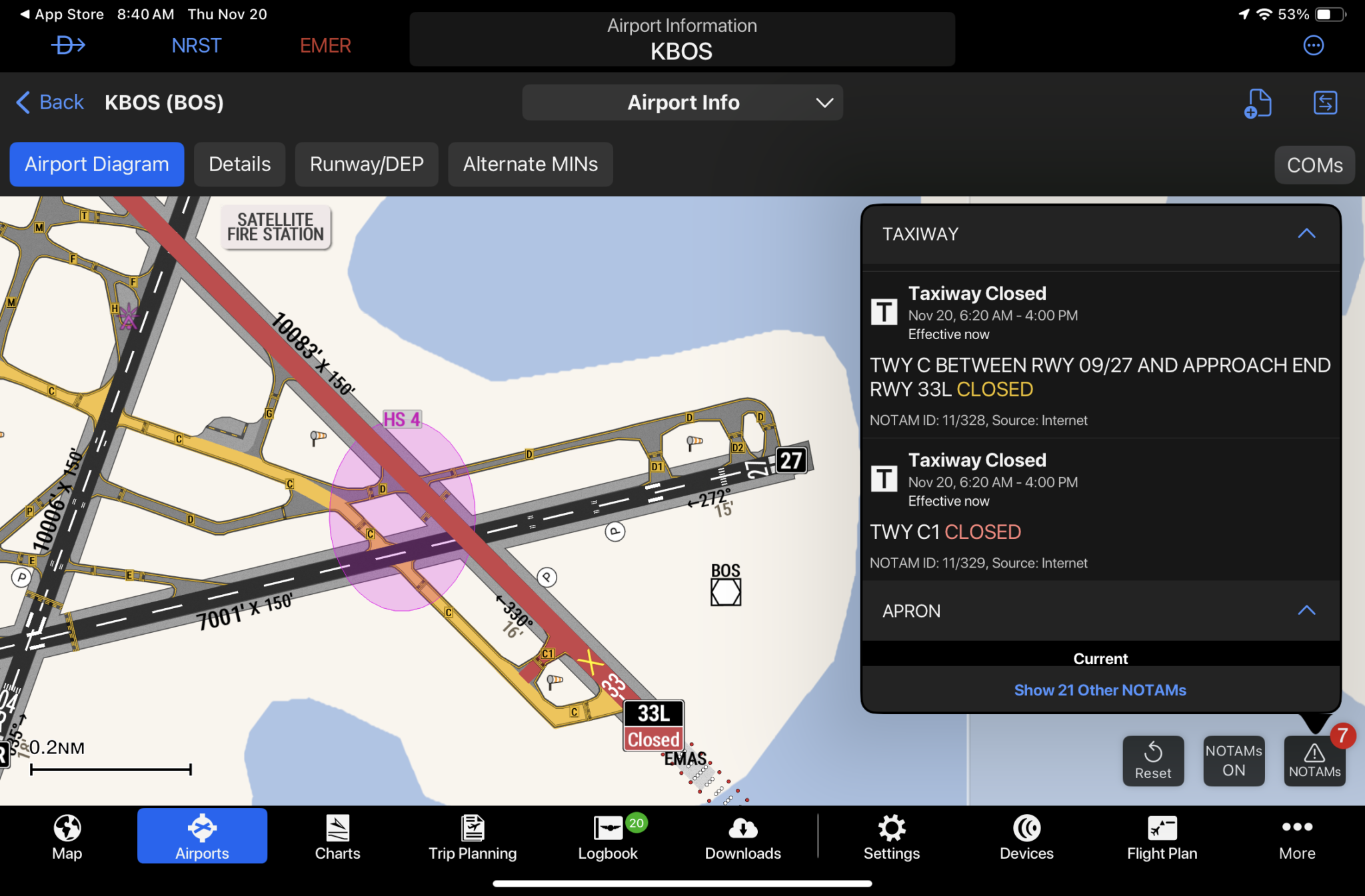
Task: Tap the EMER emergency option
Action: pyautogui.click(x=325, y=45)
